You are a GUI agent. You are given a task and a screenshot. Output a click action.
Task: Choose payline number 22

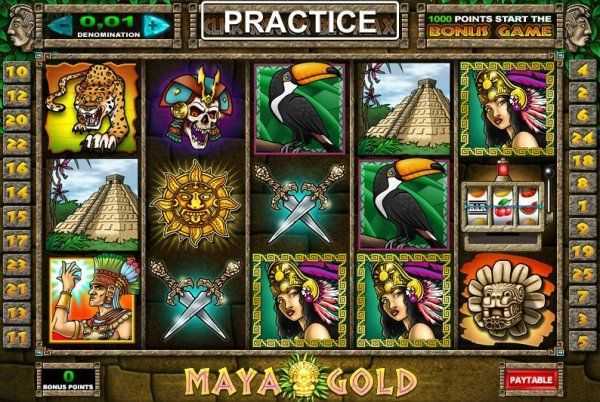(17, 144)
